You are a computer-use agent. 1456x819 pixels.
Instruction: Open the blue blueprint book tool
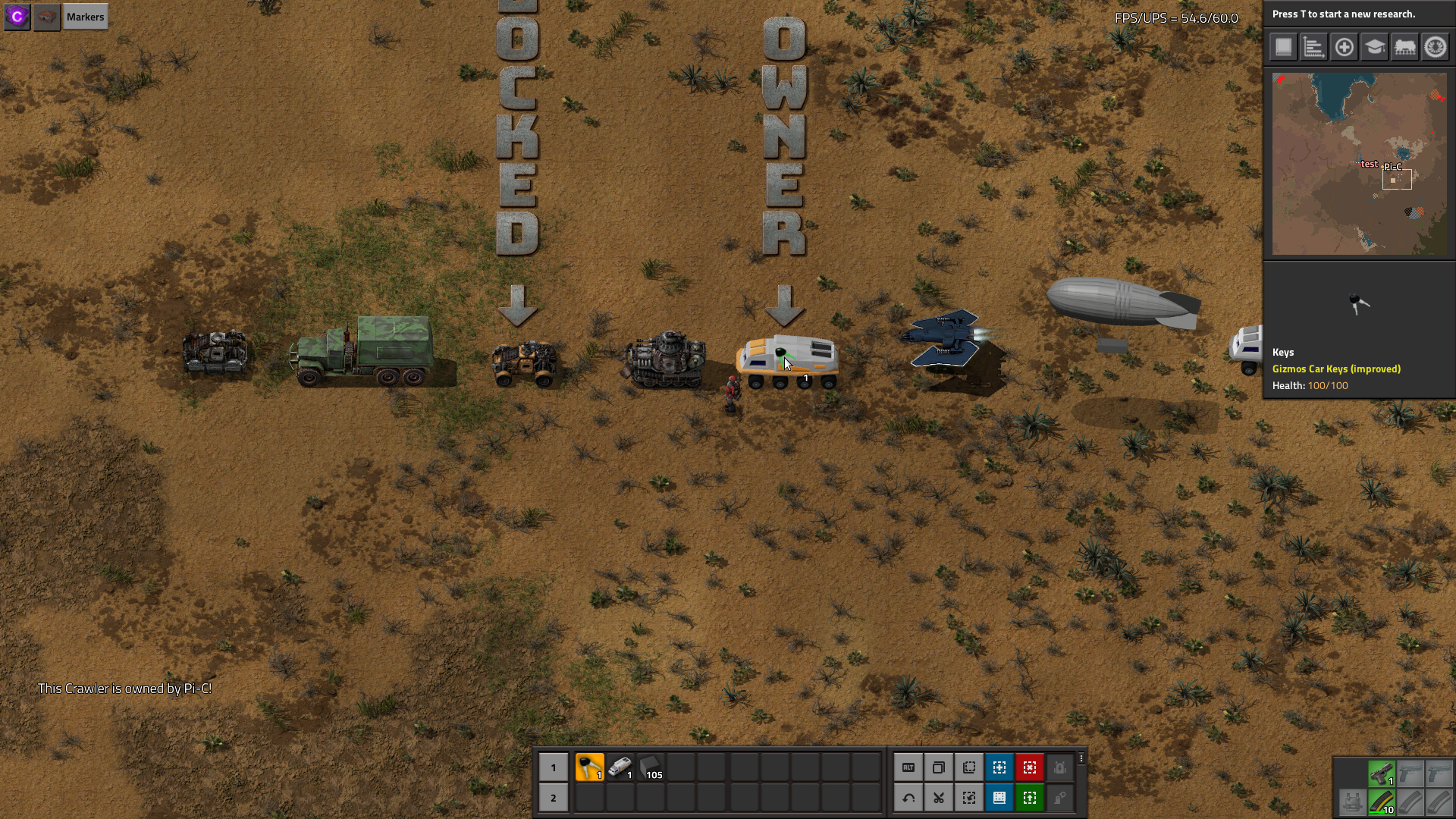click(x=999, y=798)
